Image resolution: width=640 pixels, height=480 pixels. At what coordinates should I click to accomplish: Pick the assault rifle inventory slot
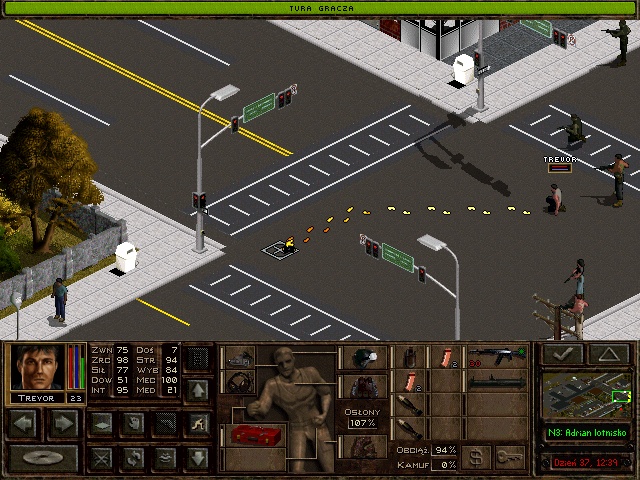pyautogui.click(x=496, y=355)
